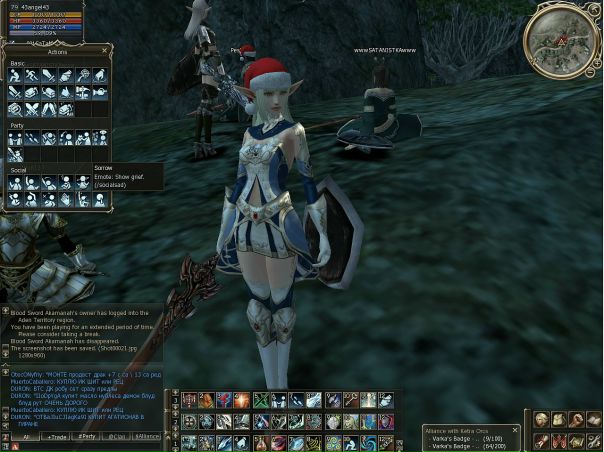Screen dimensions: 604x452
Task: Click the sword Attack action icon
Action: [x=49, y=75]
